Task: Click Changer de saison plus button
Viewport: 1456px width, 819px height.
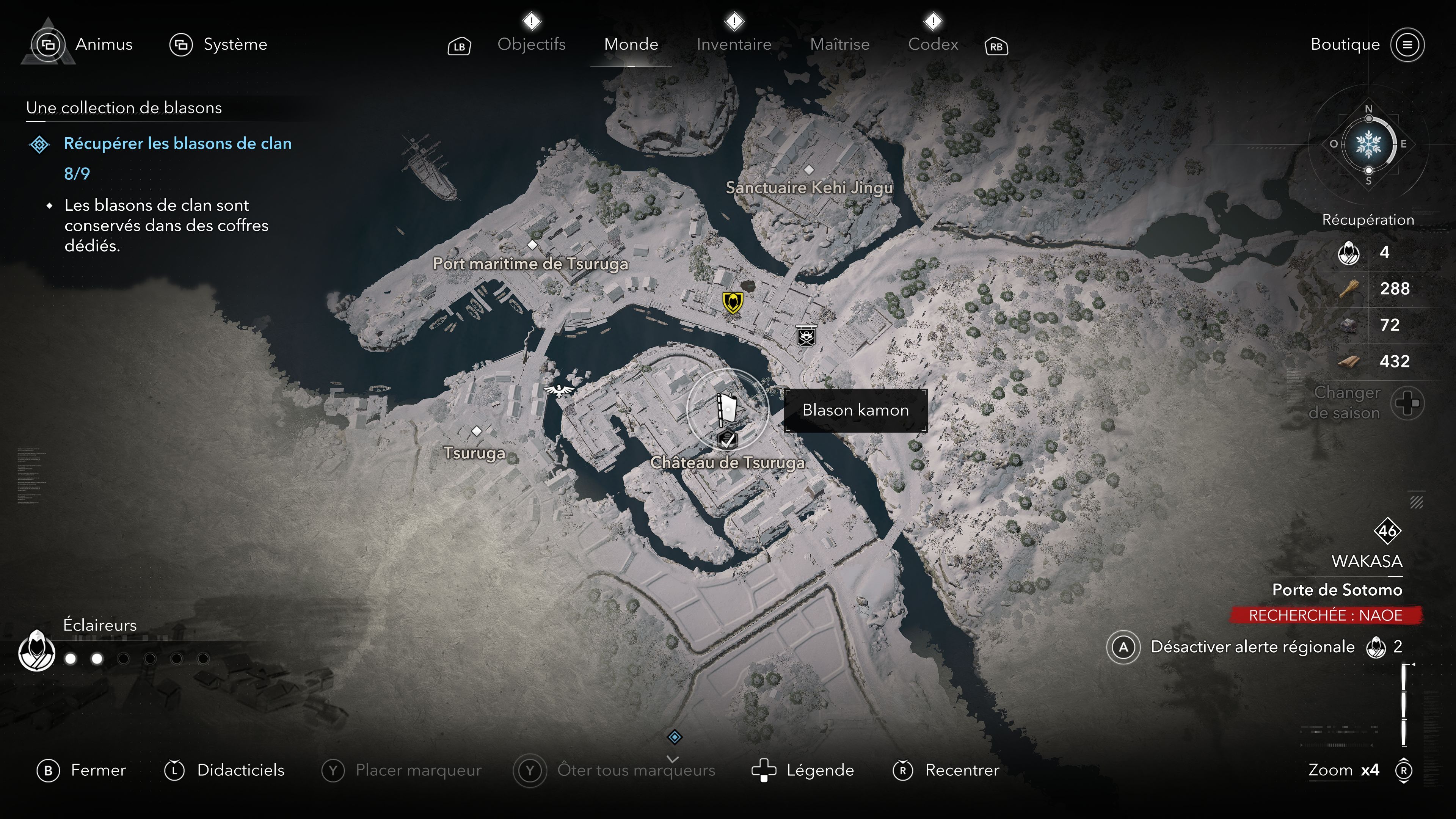Action: (1407, 403)
